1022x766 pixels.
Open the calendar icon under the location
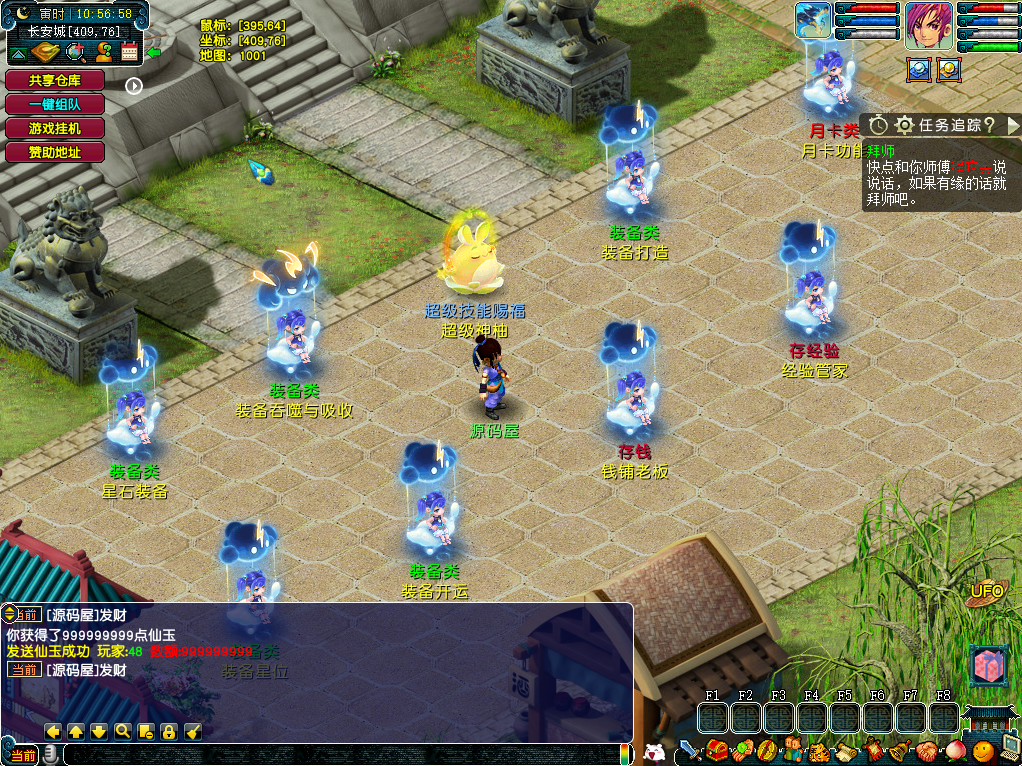click(129, 53)
